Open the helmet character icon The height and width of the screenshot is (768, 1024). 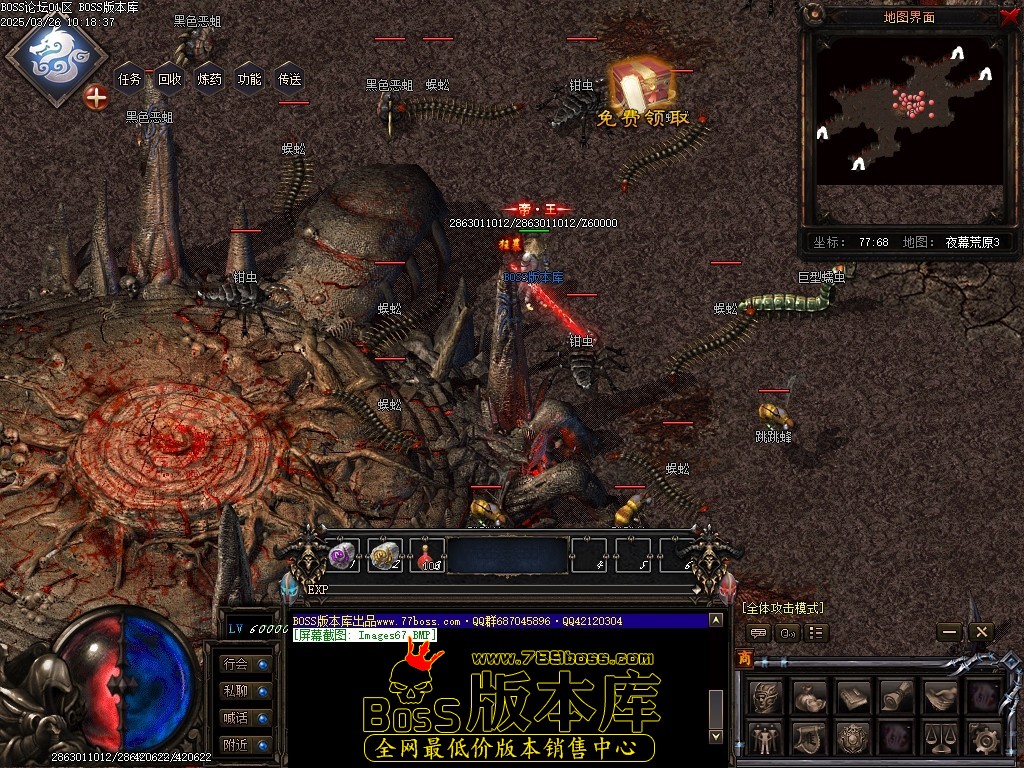[x=765, y=696]
